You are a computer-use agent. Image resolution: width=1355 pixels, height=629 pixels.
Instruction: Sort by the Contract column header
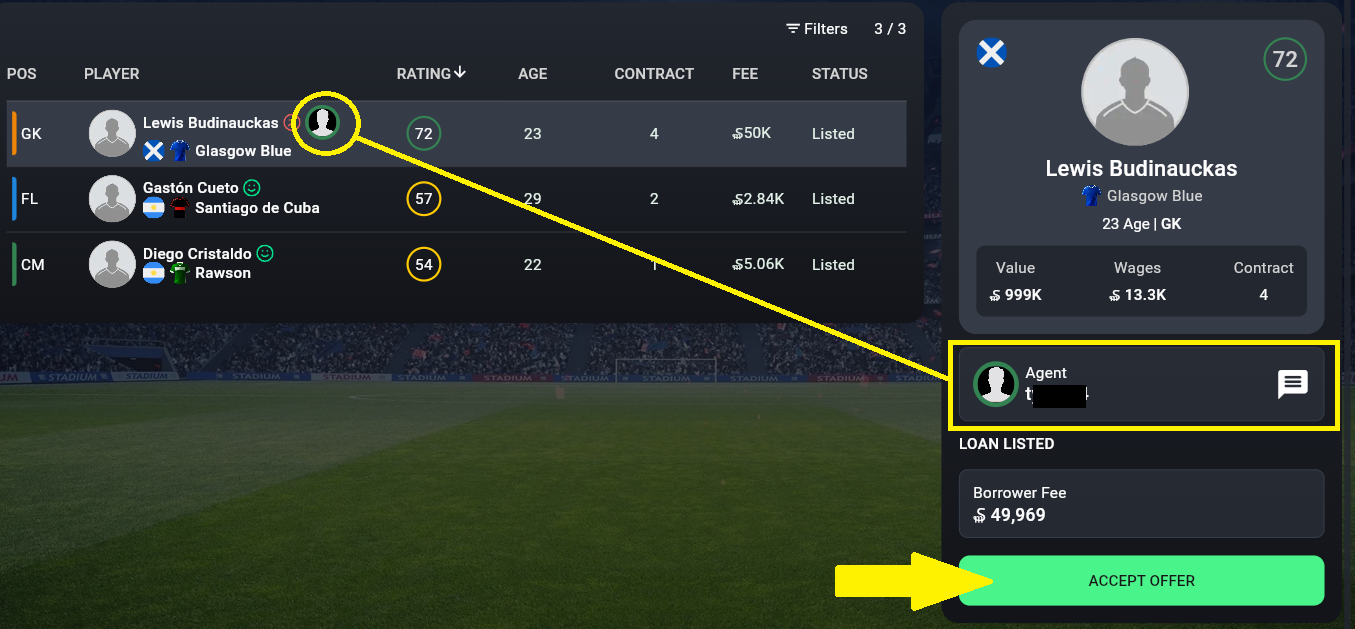pyautogui.click(x=654, y=74)
